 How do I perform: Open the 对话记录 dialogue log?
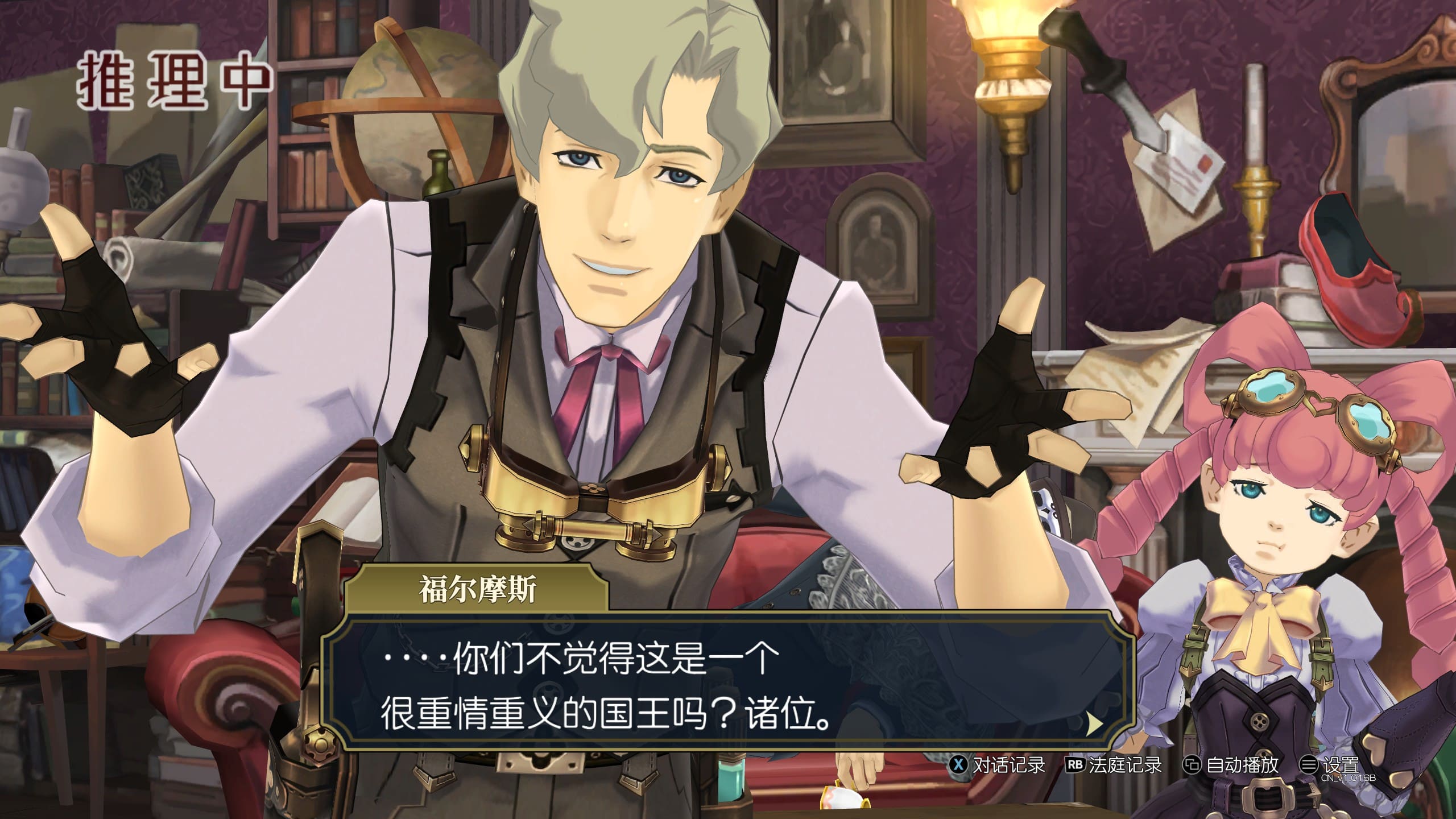(998, 765)
